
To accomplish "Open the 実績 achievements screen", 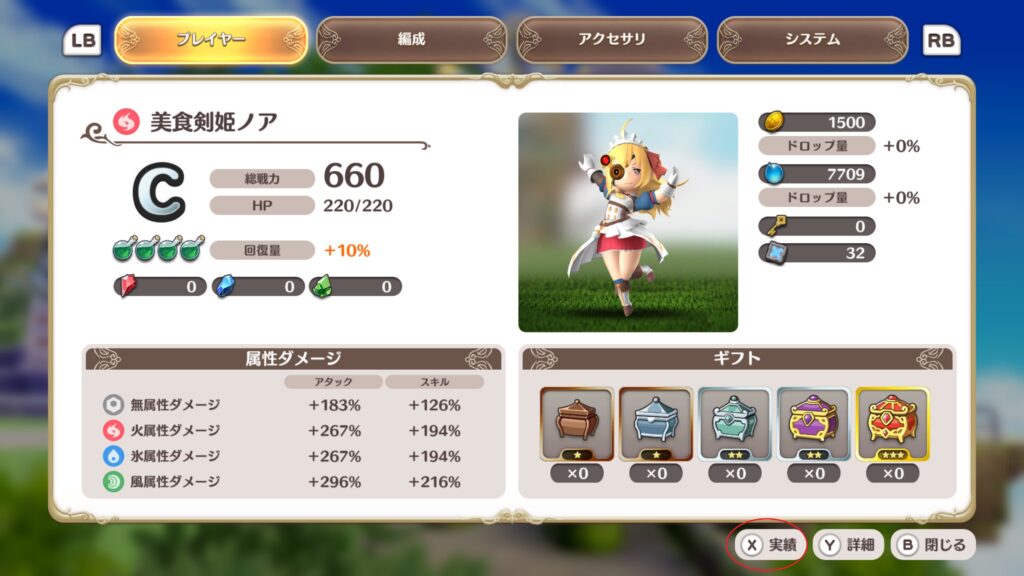I will click(770, 545).
